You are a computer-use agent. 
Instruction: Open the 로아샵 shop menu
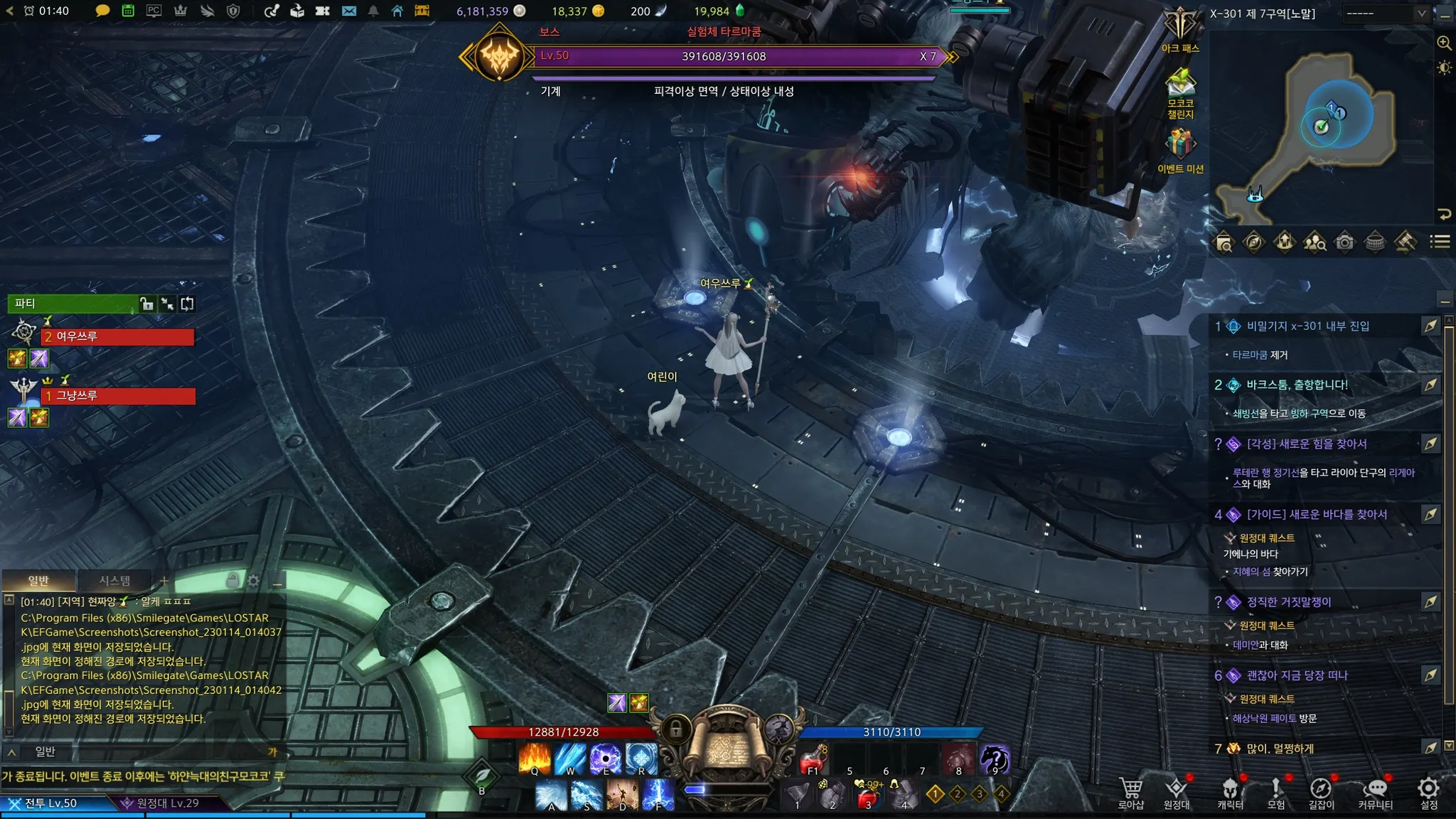click(1130, 792)
